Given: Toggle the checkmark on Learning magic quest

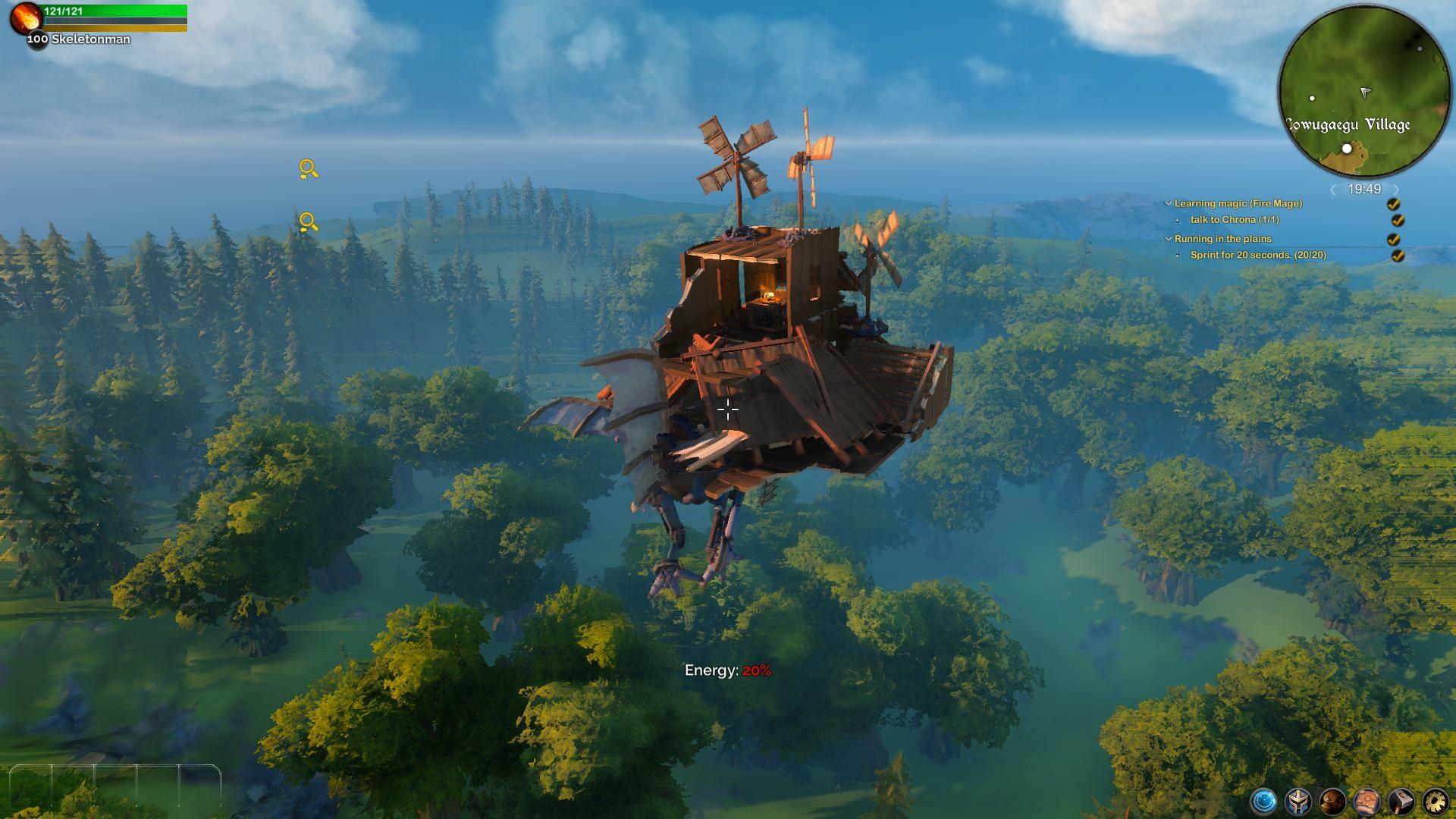Looking at the screenshot, I should tap(1394, 205).
